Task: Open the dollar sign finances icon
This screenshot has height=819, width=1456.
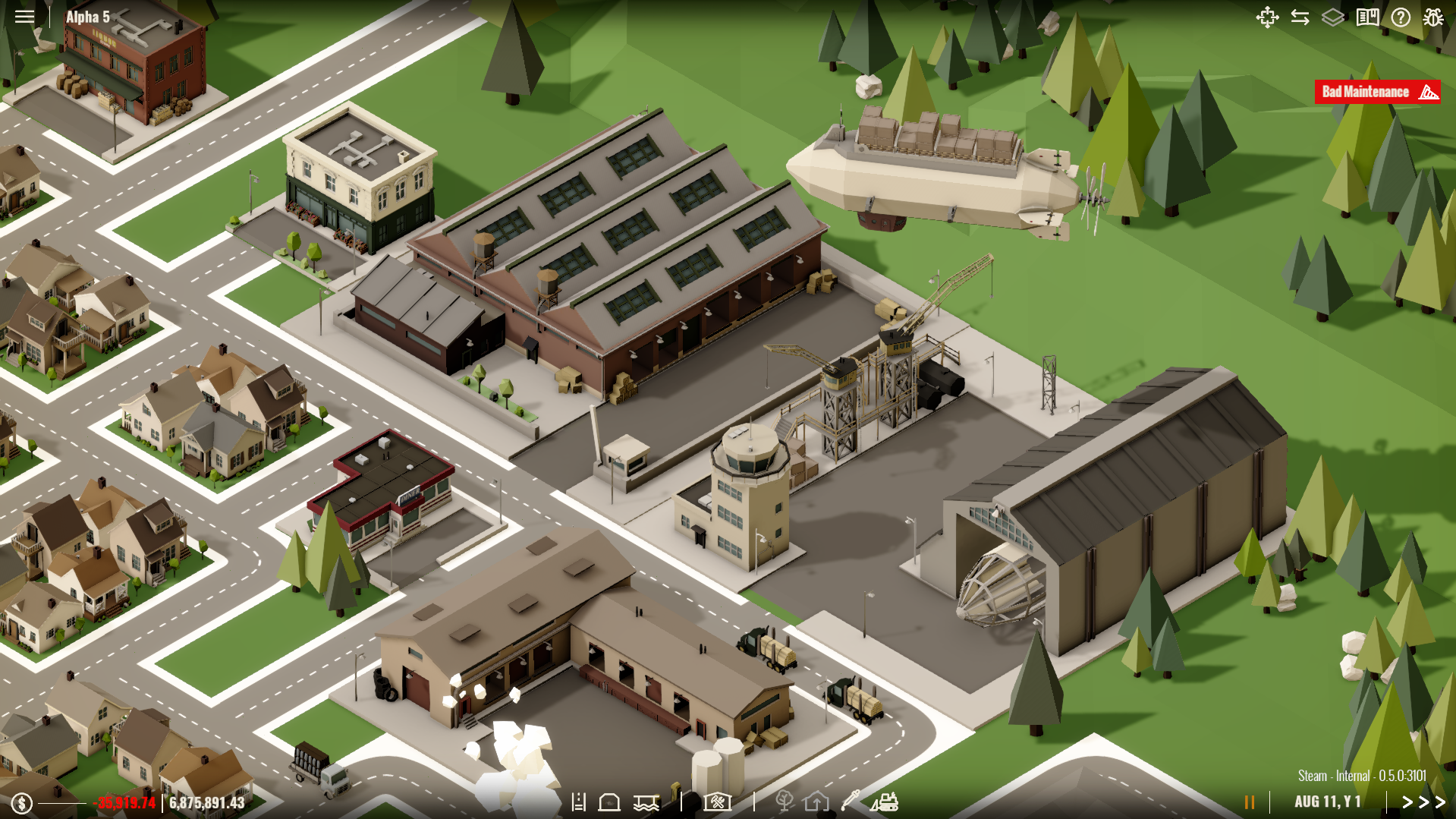Action: tap(22, 803)
